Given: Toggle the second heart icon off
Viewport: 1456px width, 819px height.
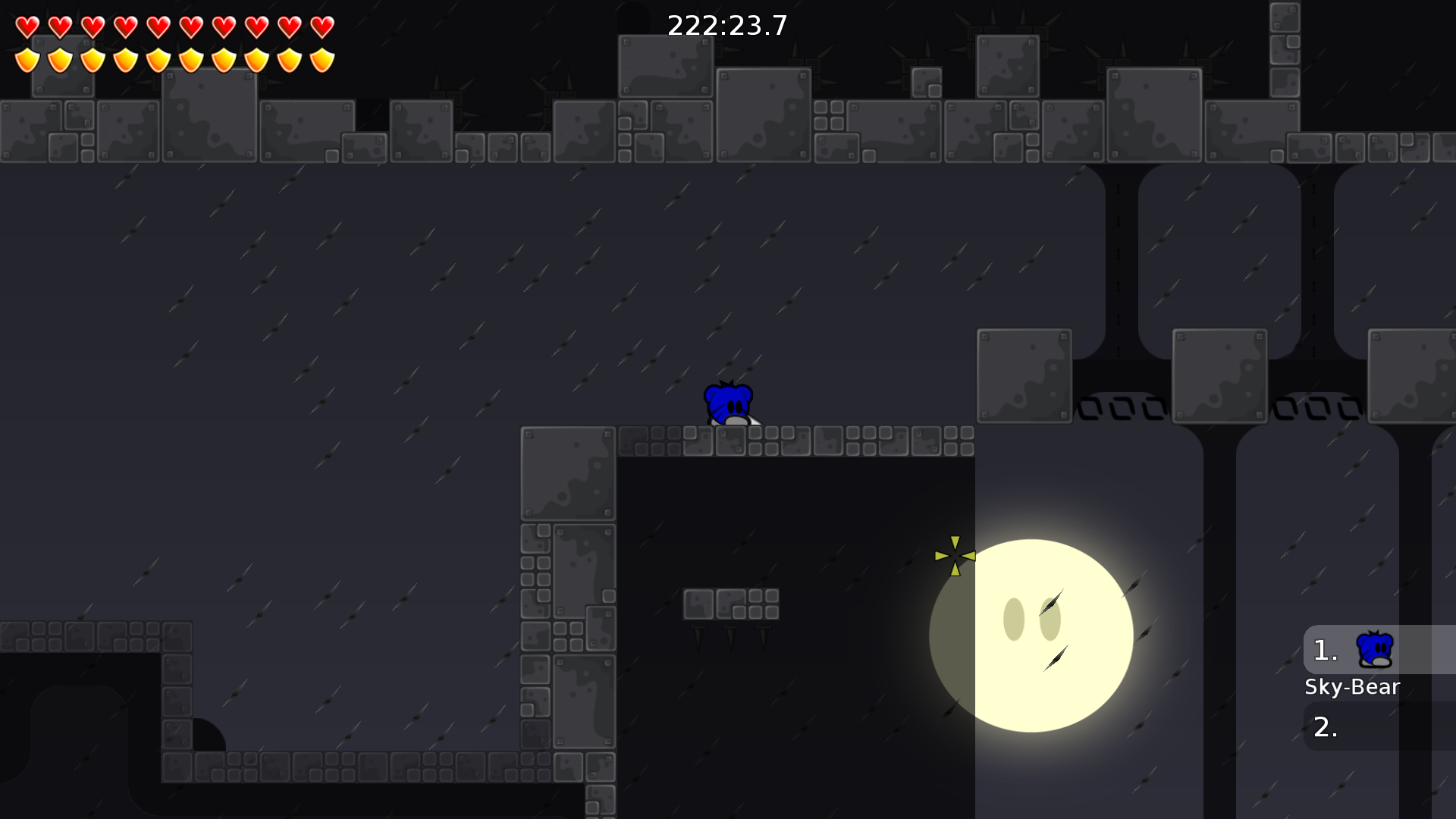Looking at the screenshot, I should [59, 27].
